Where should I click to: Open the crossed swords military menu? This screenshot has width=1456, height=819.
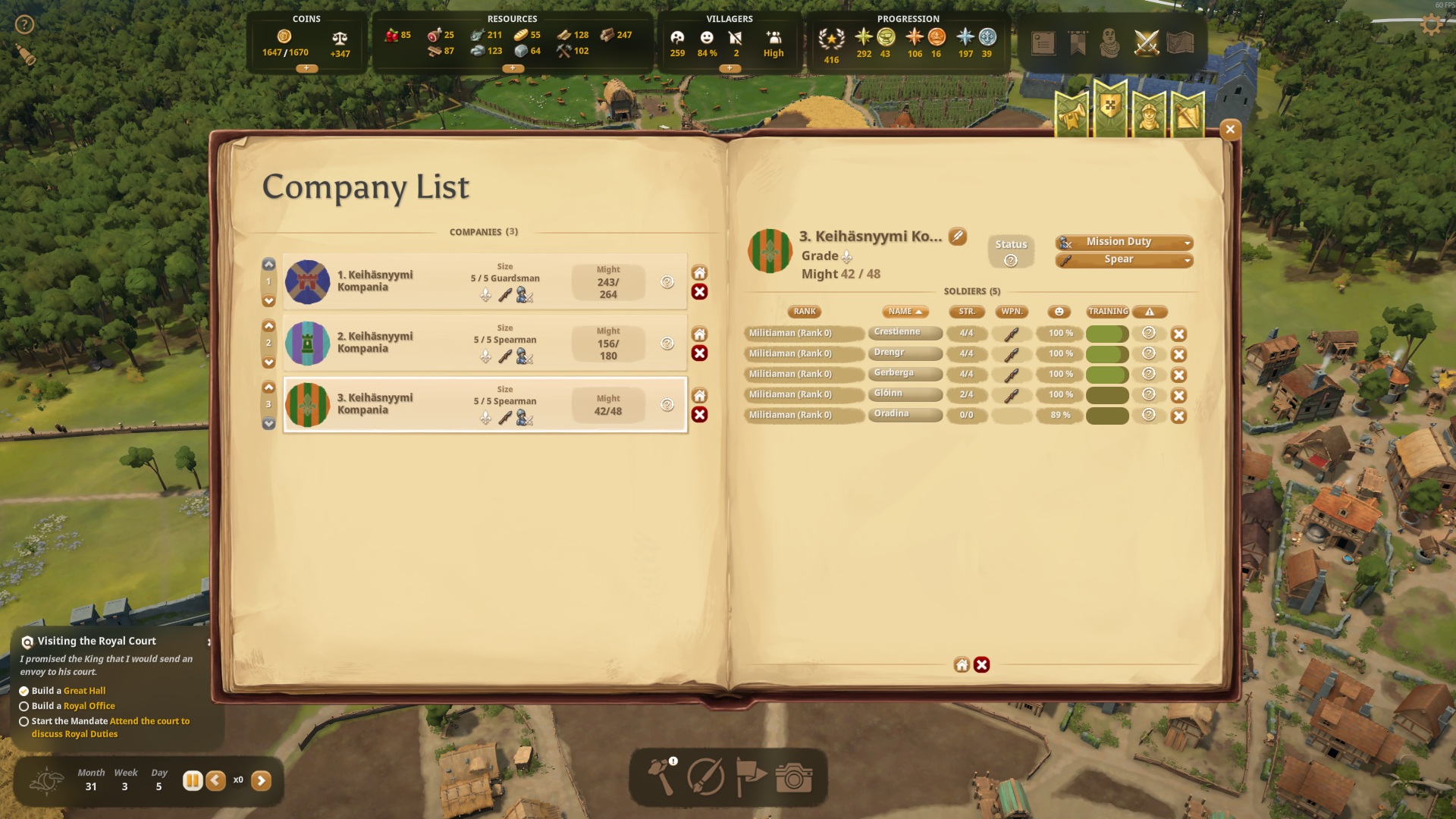click(x=1146, y=43)
